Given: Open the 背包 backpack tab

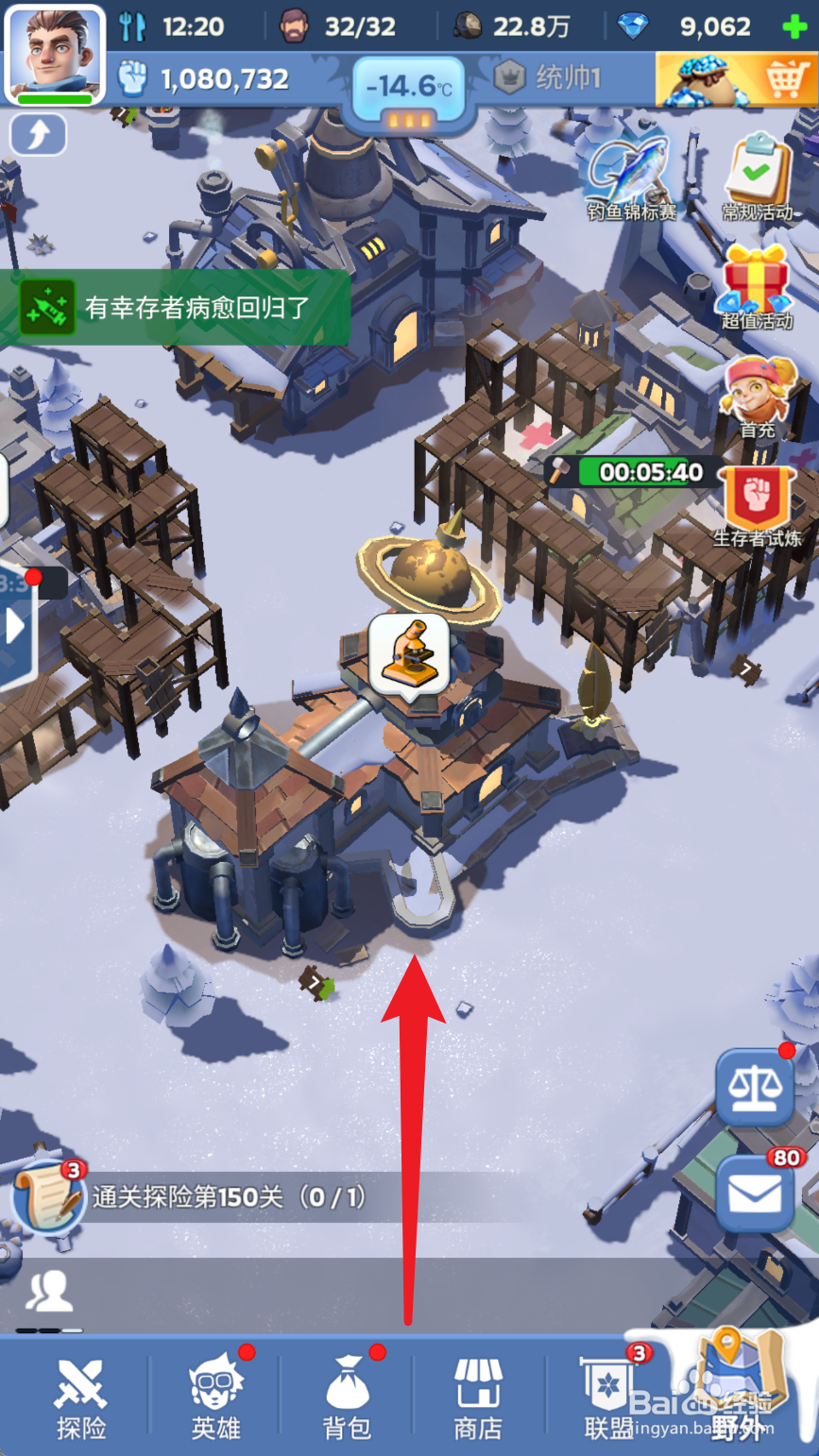Looking at the screenshot, I should click(x=347, y=1397).
